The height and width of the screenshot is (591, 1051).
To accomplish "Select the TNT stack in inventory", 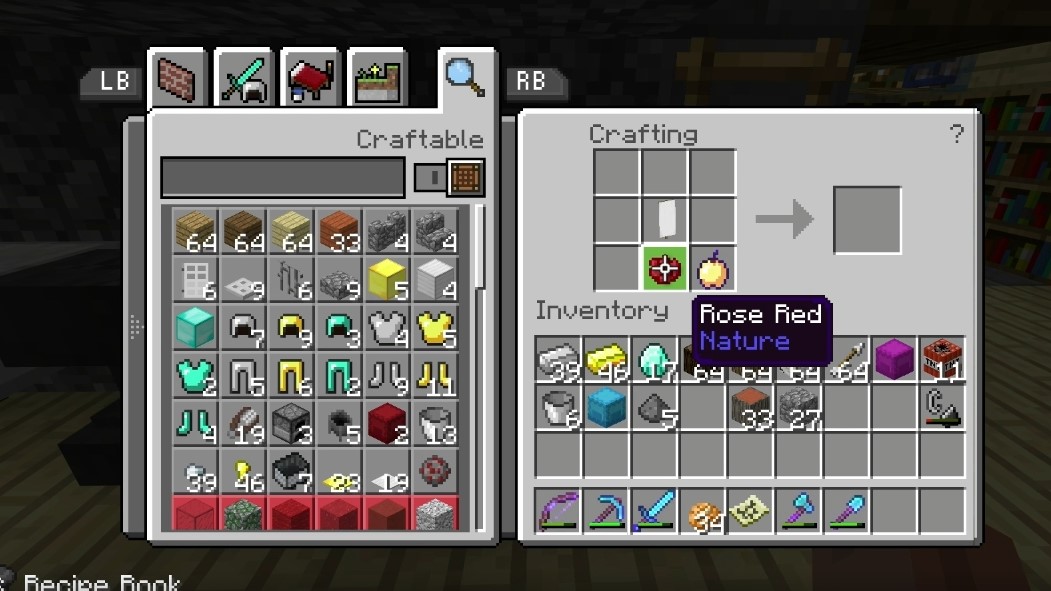I will 940,360.
